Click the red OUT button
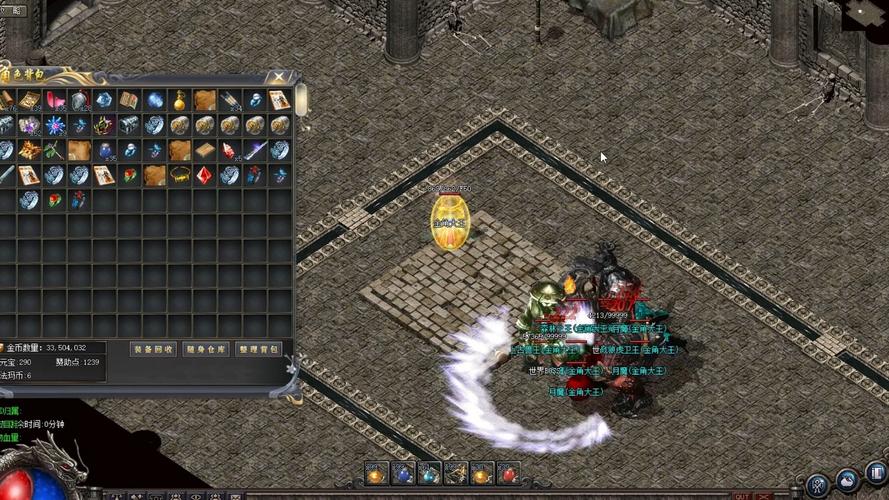This screenshot has height=500, width=889. click(741, 495)
